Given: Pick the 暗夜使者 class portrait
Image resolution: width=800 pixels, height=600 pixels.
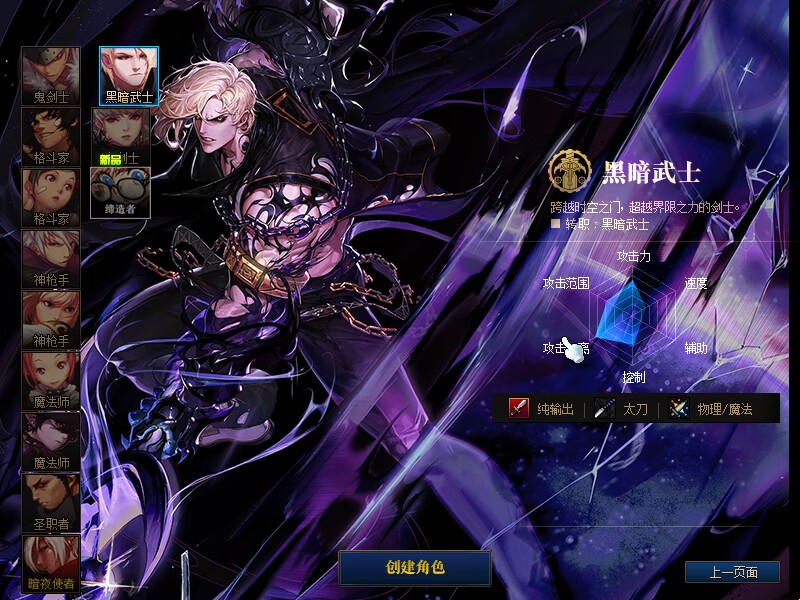Looking at the screenshot, I should pyautogui.click(x=51, y=563).
